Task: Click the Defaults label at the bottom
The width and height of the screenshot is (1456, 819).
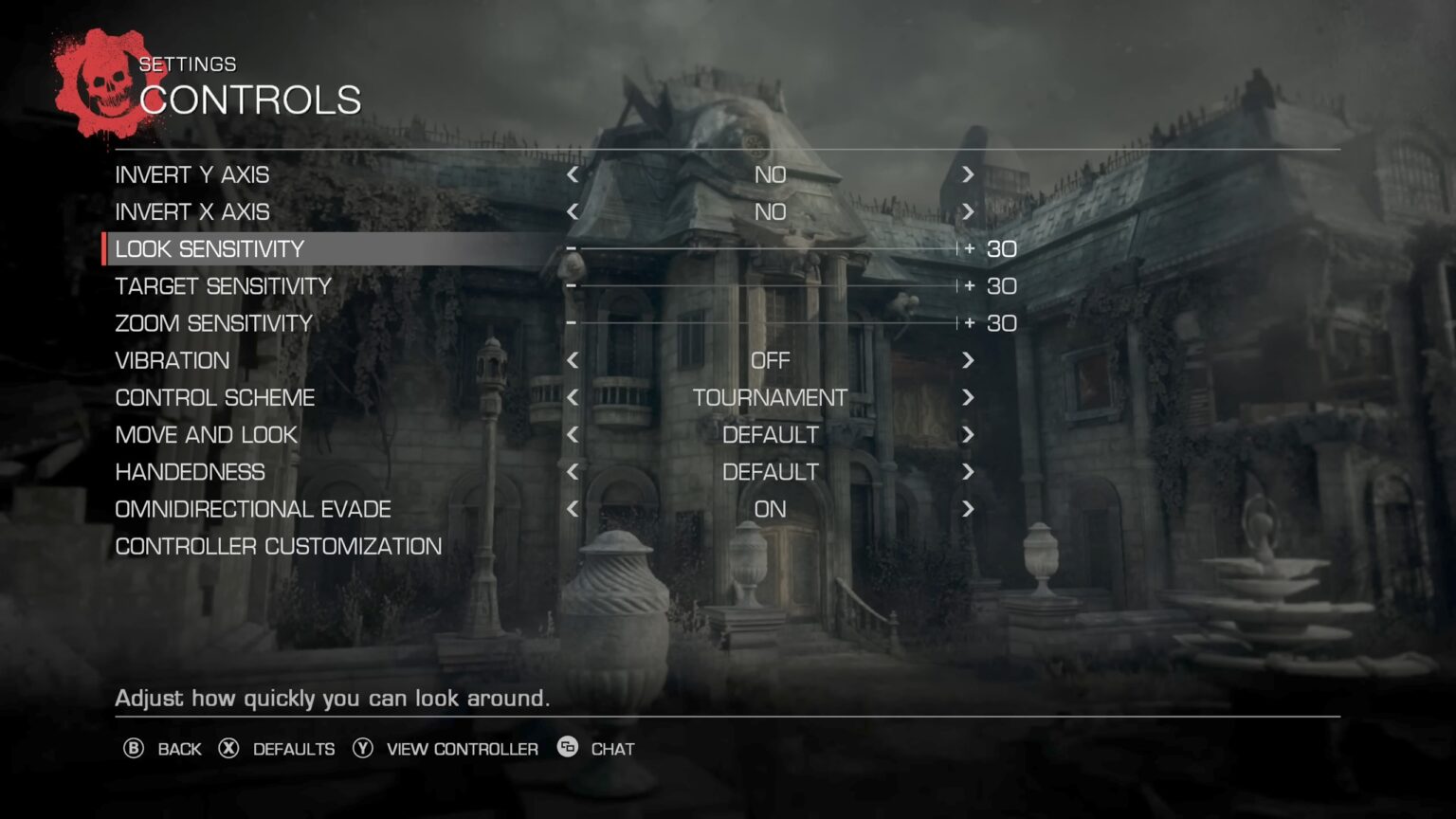Action: 292,749
